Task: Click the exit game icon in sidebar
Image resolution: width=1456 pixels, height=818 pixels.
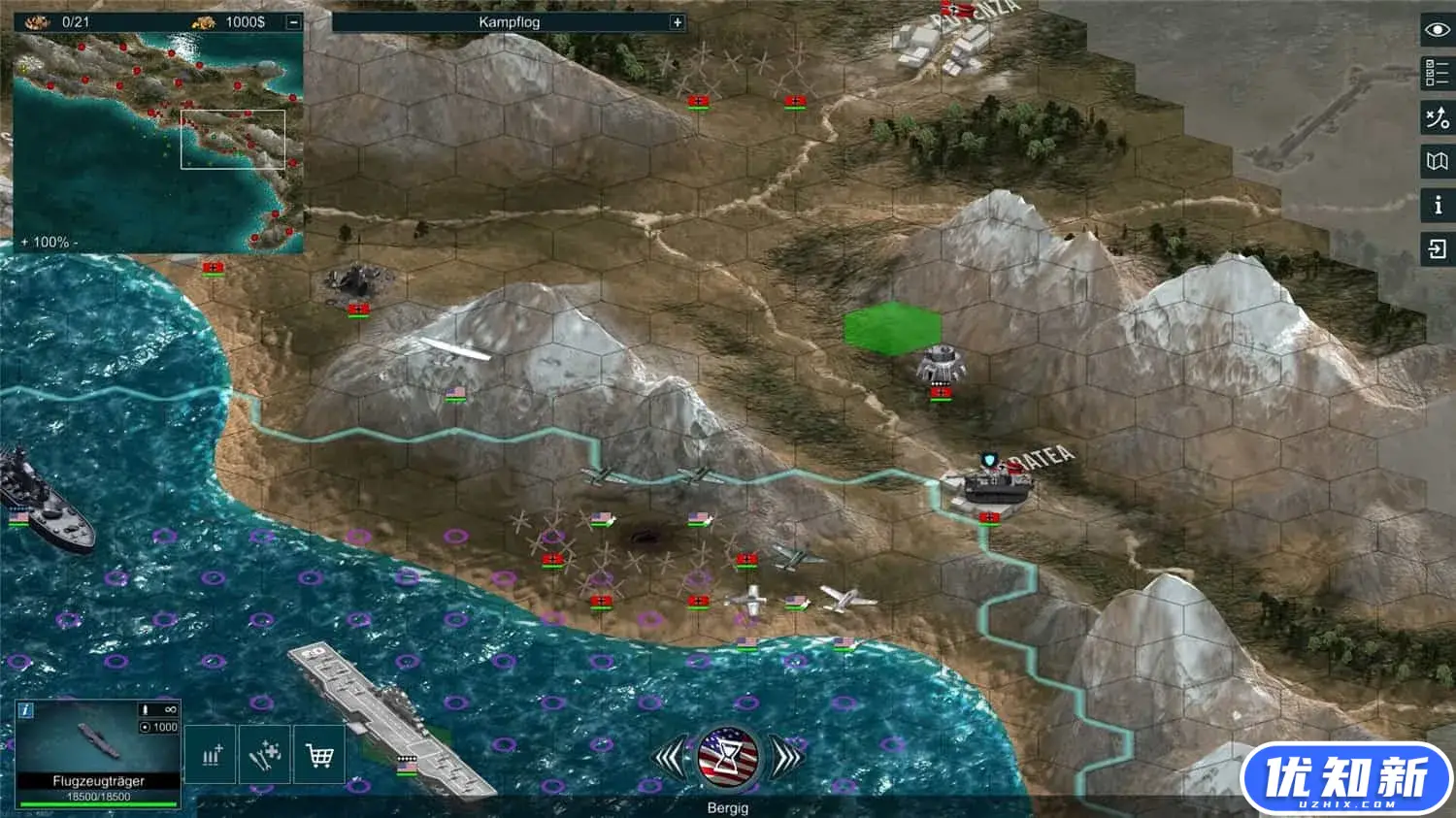Action: click(x=1436, y=250)
